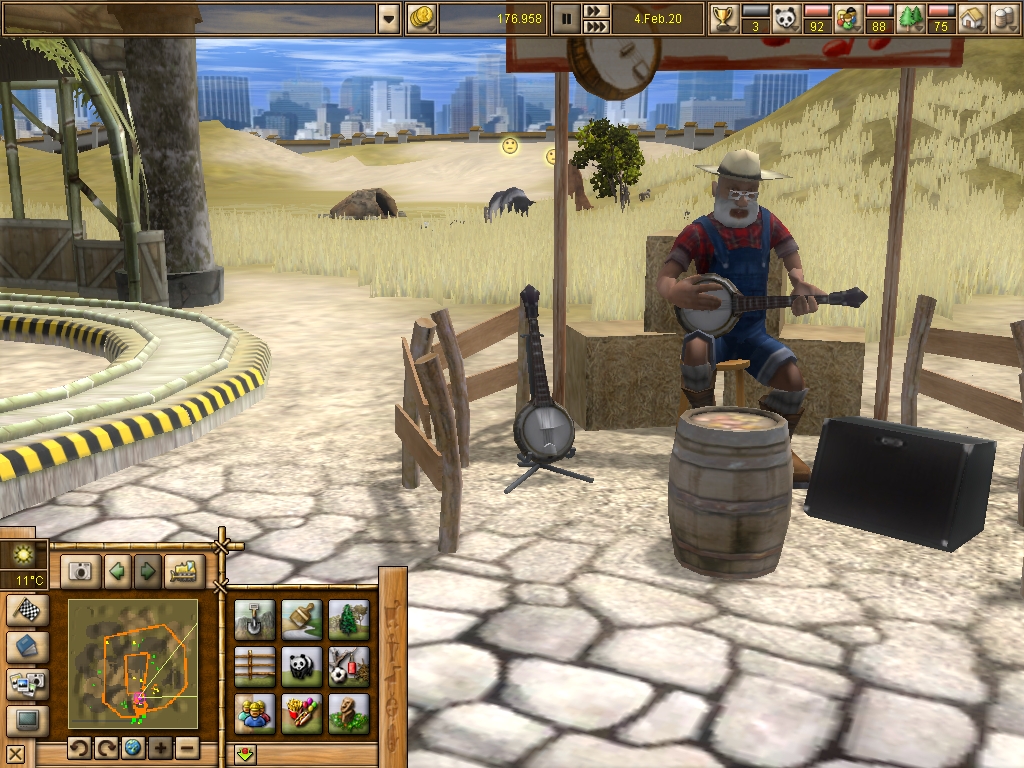Choose the panda animals build category
1024x768 pixels.
(302, 667)
